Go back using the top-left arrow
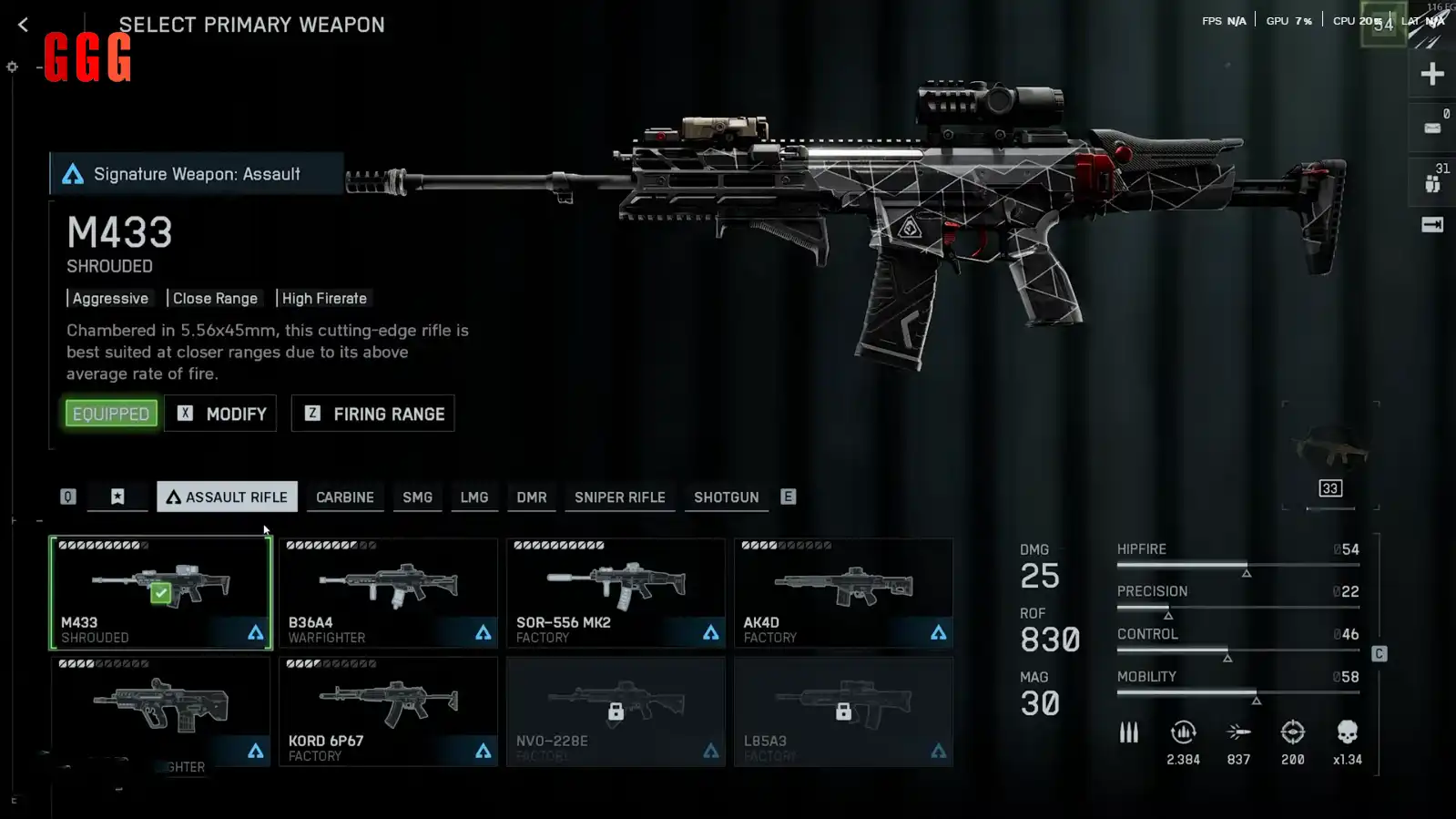 coord(24,26)
